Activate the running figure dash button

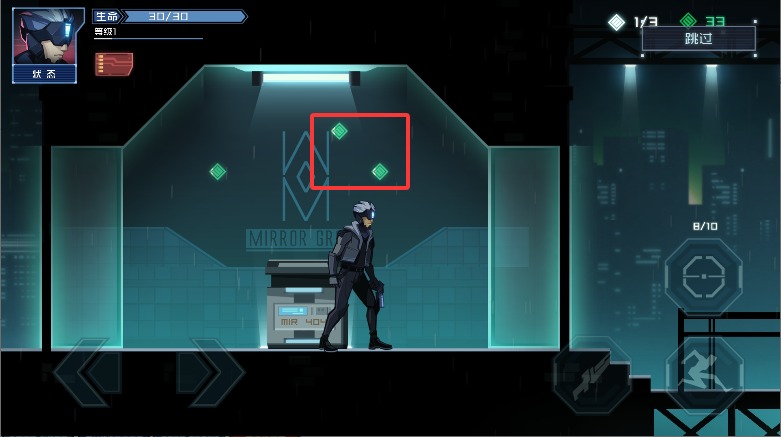[704, 374]
